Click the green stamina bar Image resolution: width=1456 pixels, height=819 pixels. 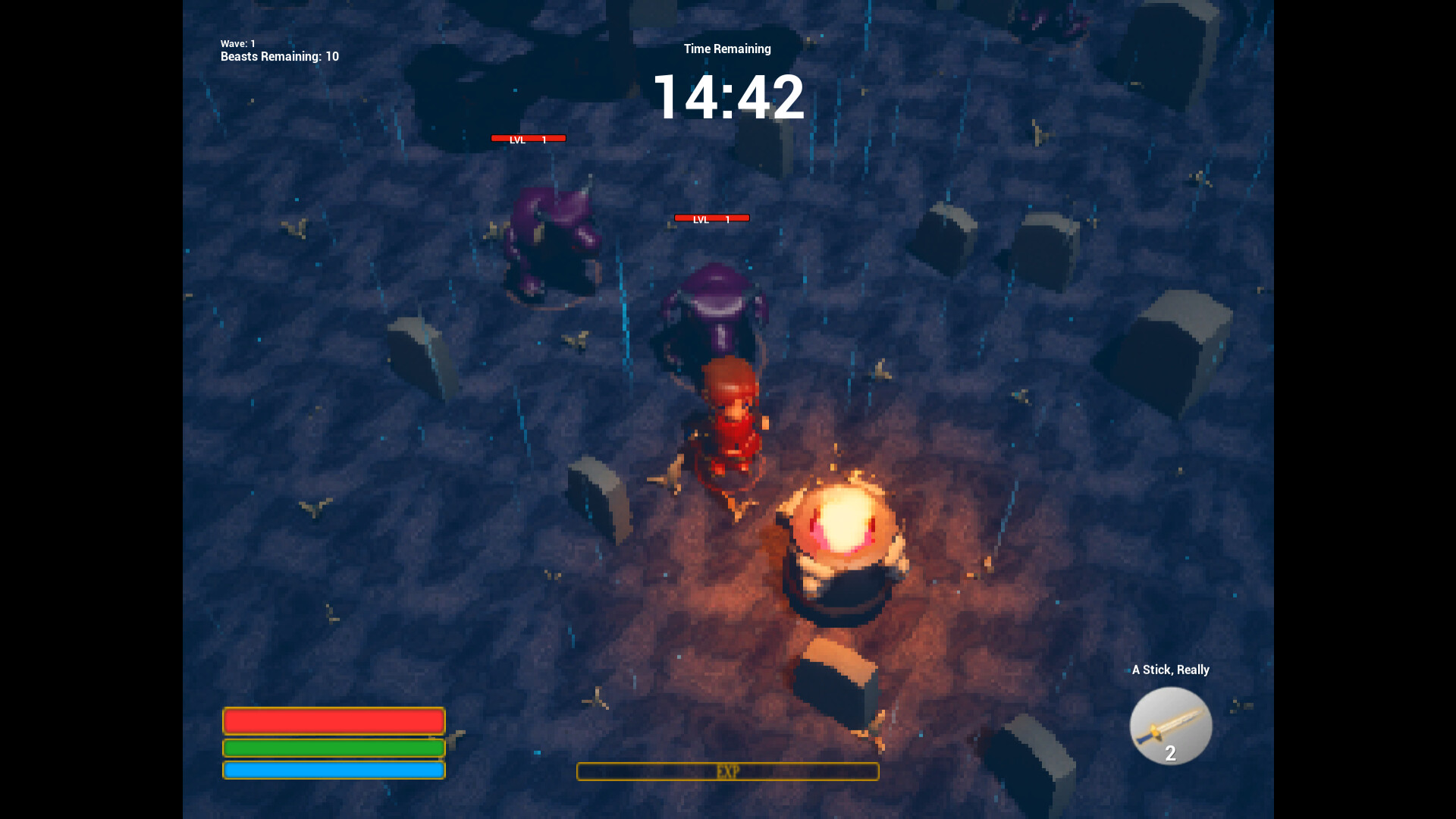[x=333, y=748]
